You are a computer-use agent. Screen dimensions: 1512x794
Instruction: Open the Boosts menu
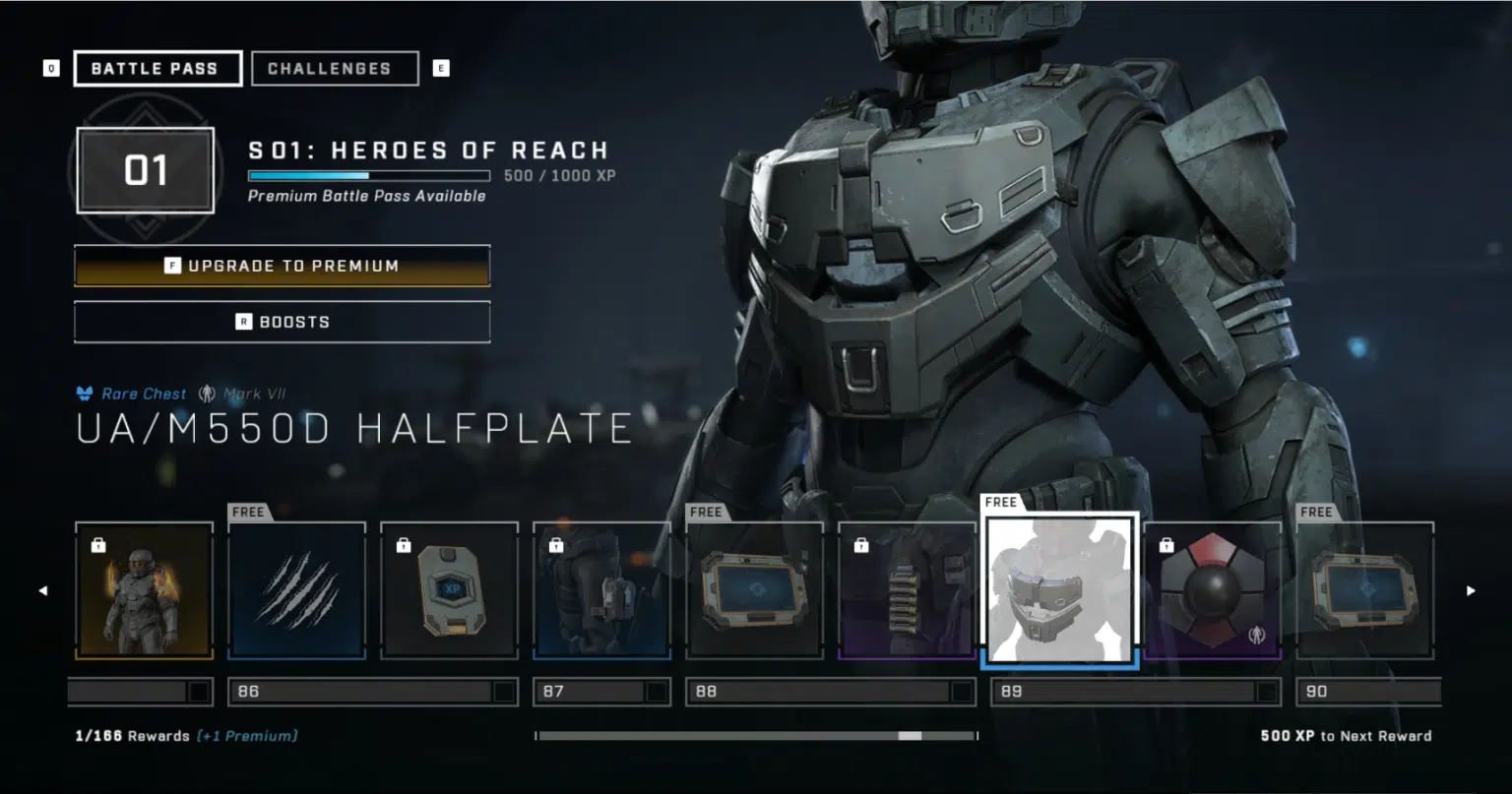[282, 322]
